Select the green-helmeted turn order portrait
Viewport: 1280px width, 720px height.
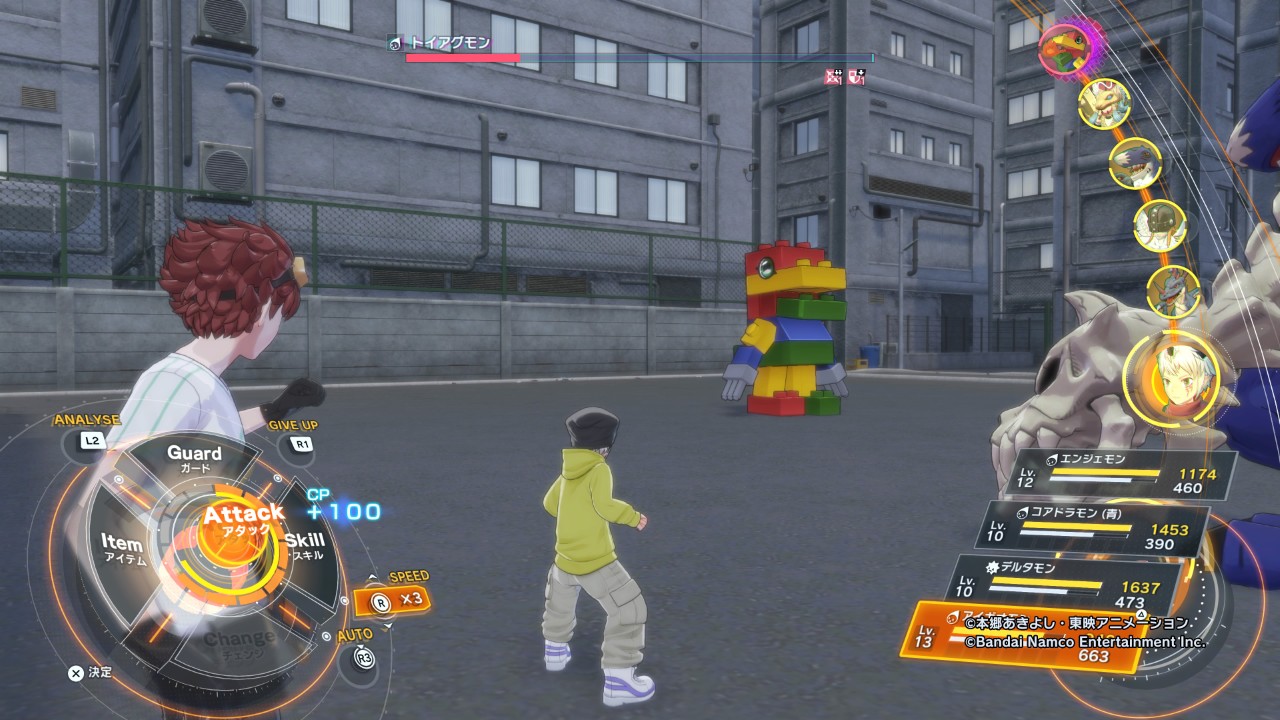point(1159,227)
